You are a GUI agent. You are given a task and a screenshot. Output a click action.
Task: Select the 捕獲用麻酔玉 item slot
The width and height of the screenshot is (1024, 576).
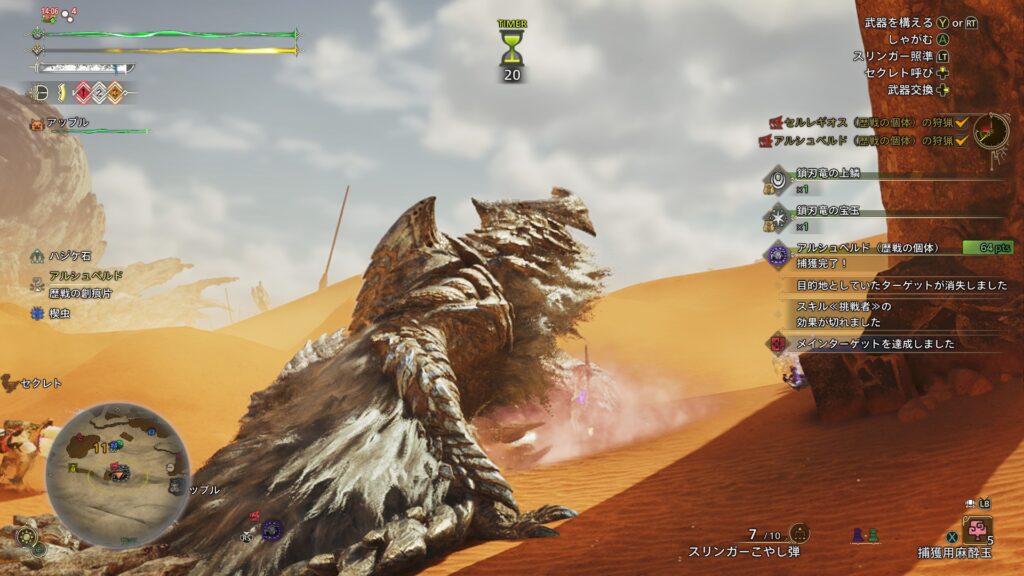pyautogui.click(x=977, y=532)
